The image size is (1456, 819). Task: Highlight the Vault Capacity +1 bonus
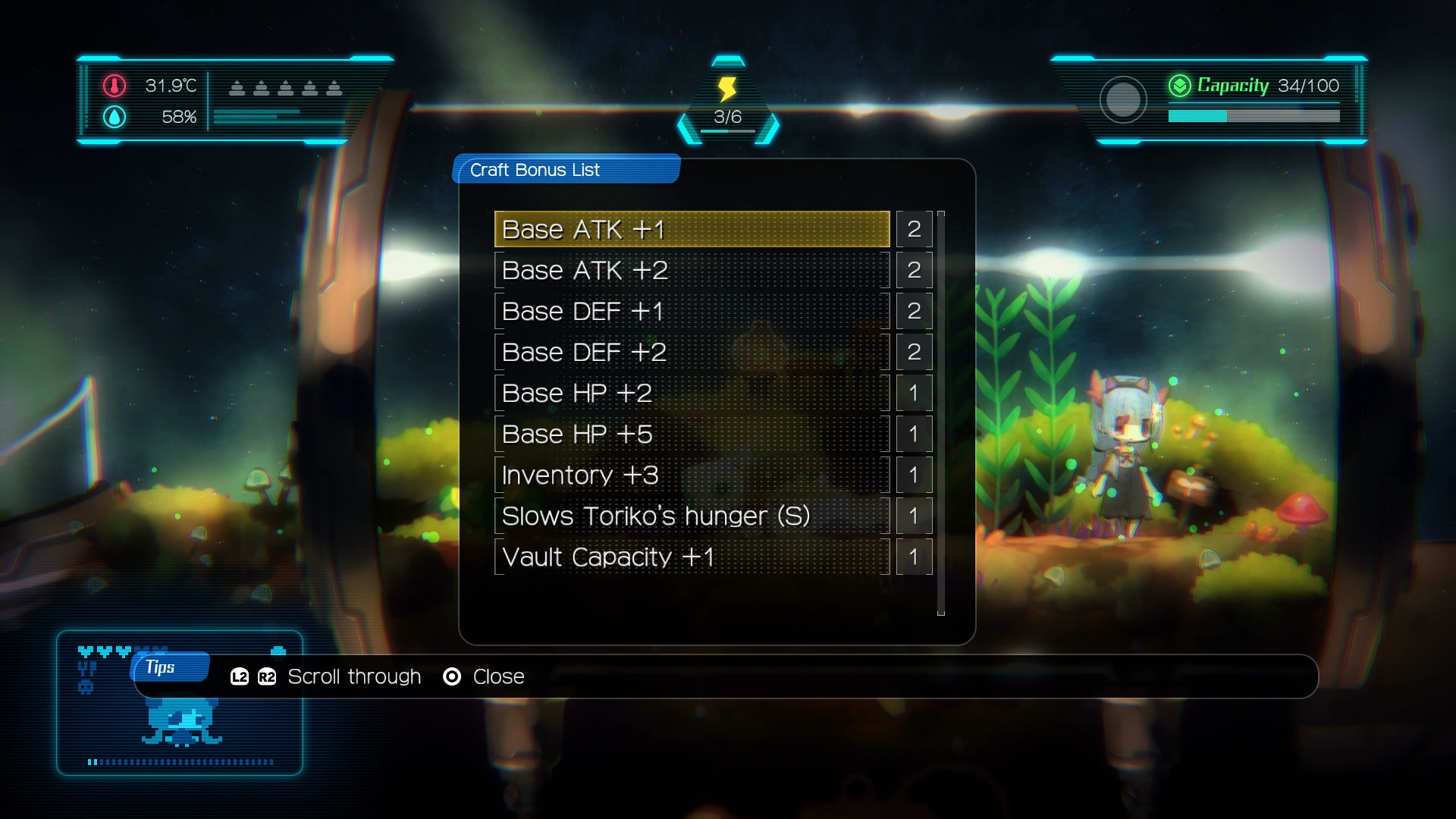click(692, 557)
